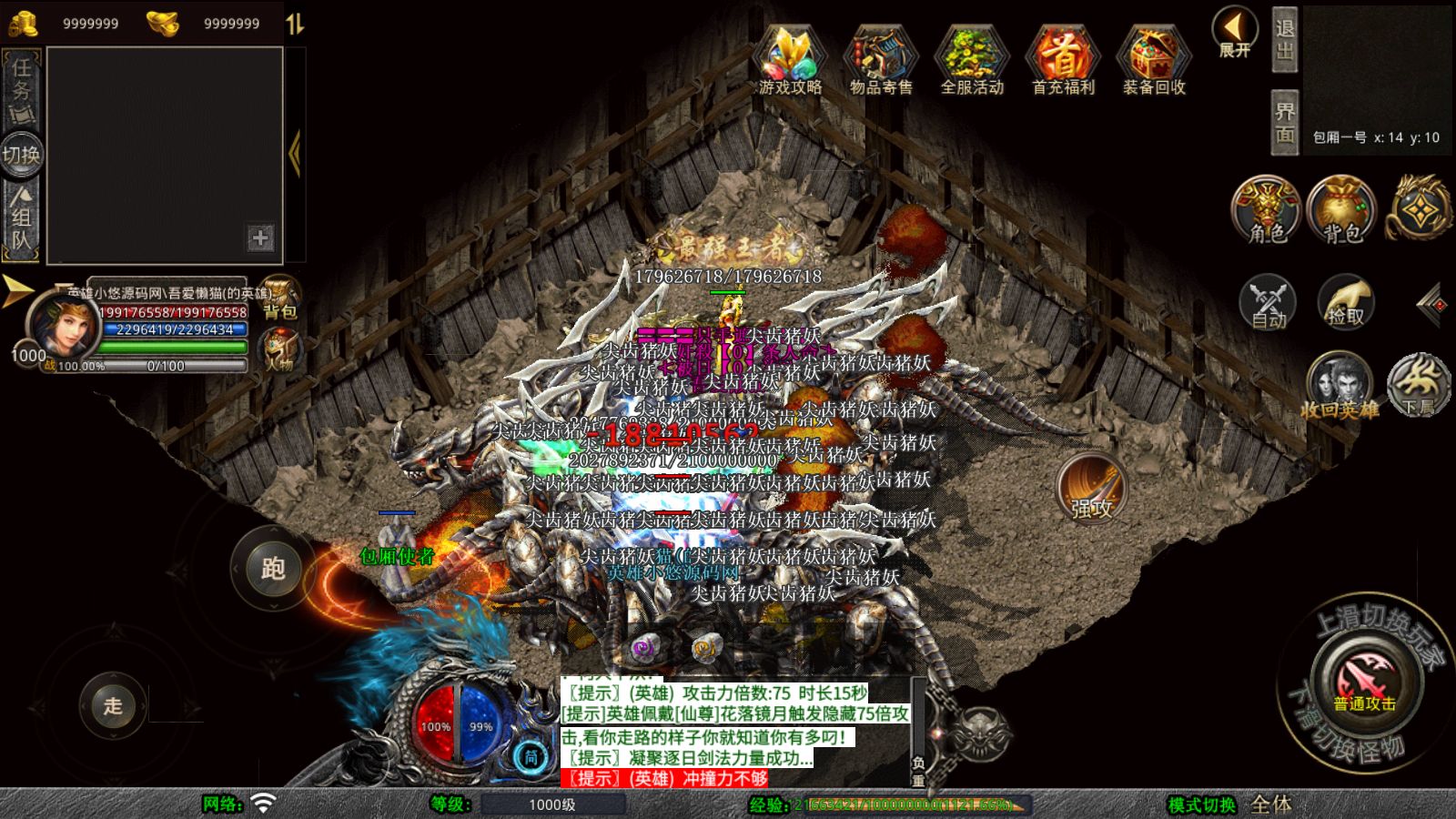Activate the 捡取 pickup button
The width and height of the screenshot is (1456, 819).
[x=1346, y=301]
